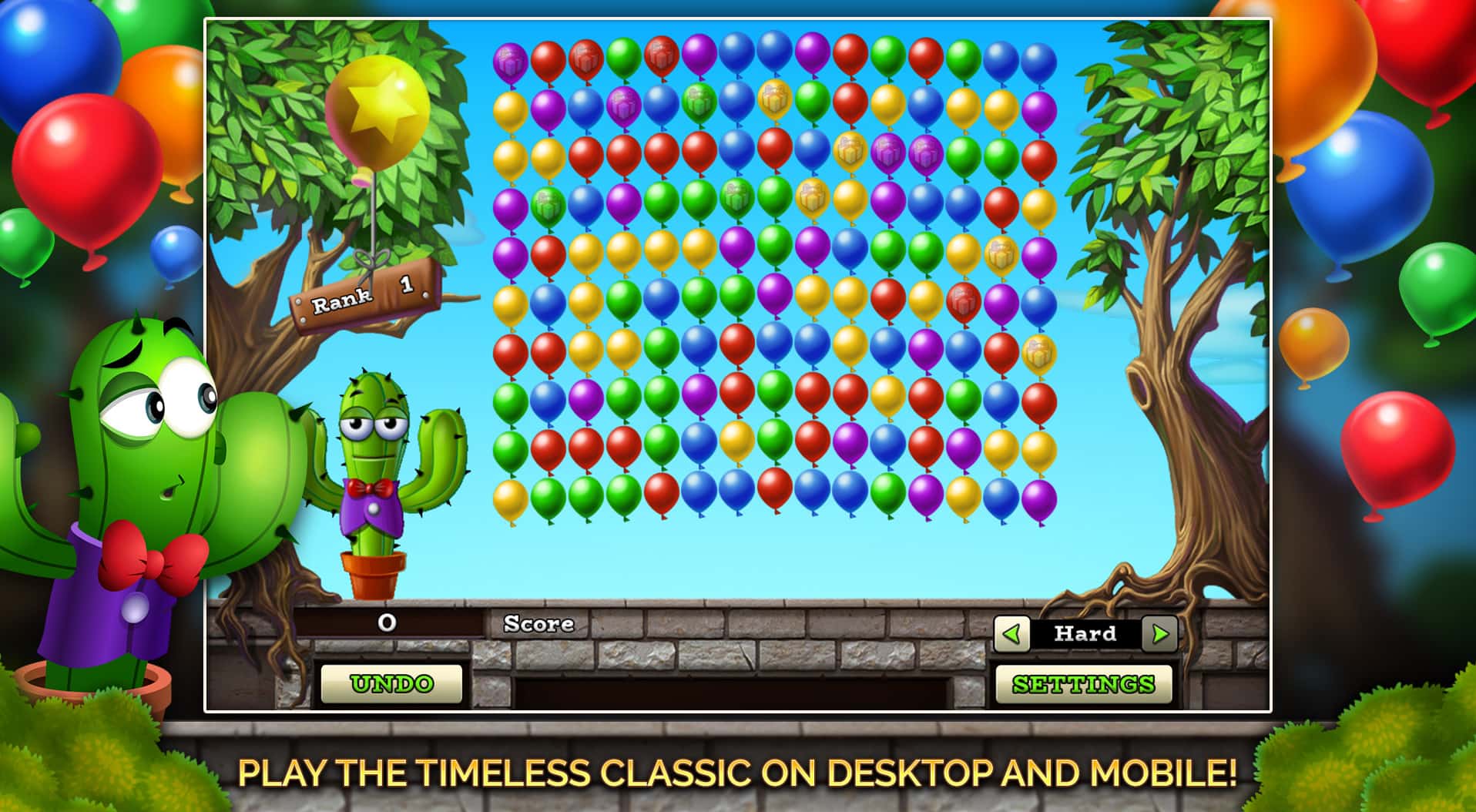This screenshot has height=812, width=1476.
Task: Pop the red gift balloon in the top row
Action: [x=585, y=60]
